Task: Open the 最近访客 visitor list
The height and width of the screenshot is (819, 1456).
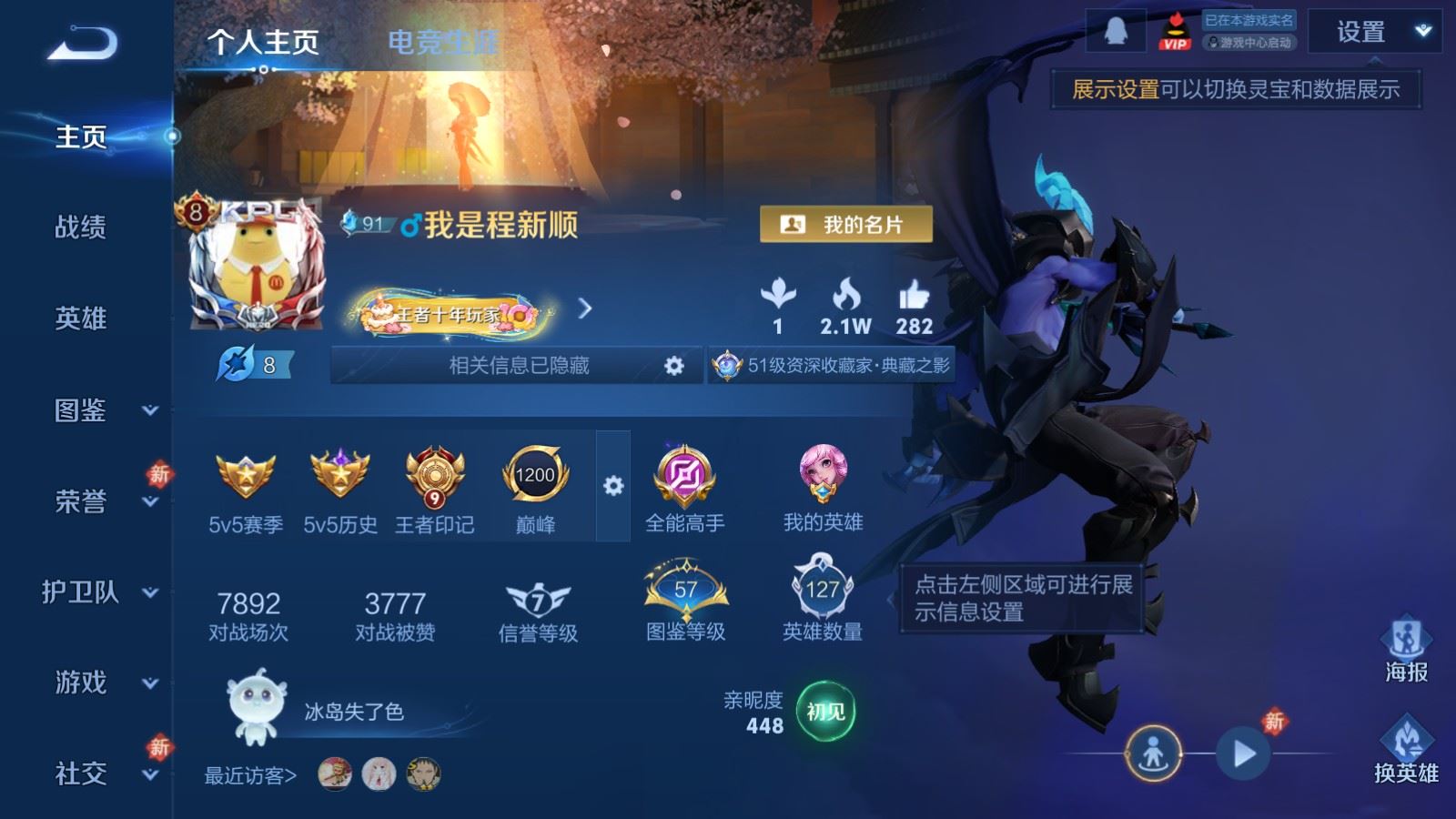Action: (250, 775)
